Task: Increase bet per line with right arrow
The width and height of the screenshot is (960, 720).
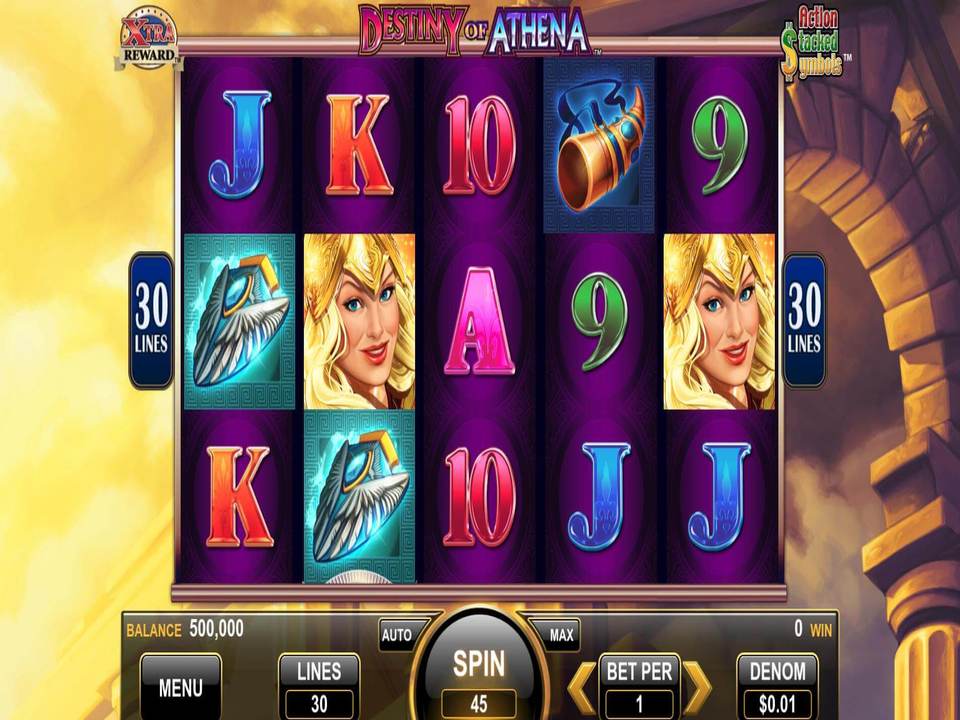Action: (697, 687)
